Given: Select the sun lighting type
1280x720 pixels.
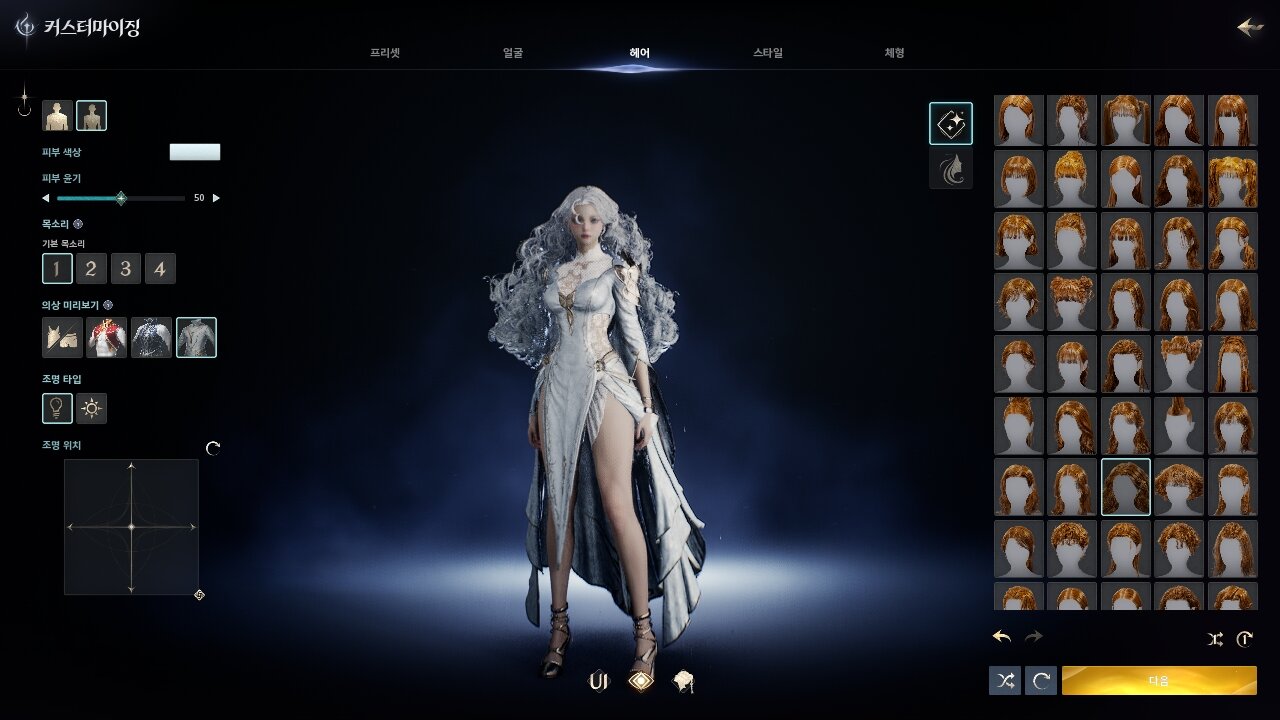Looking at the screenshot, I should tap(92, 408).
